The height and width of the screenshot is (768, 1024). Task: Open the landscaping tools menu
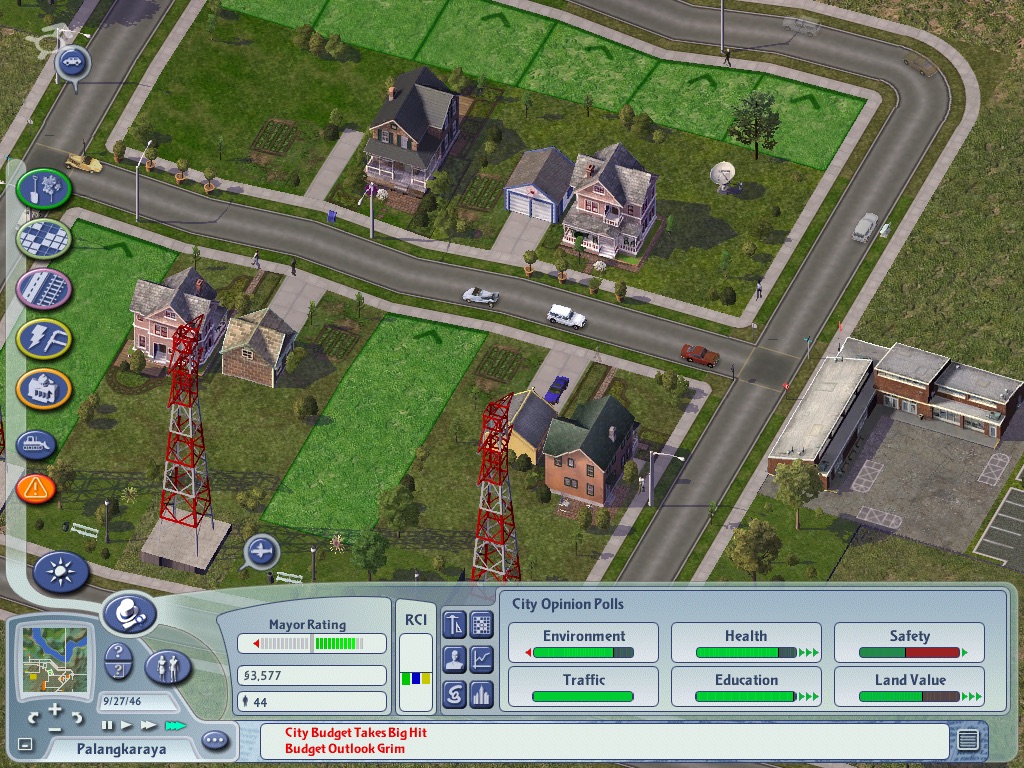pos(43,187)
